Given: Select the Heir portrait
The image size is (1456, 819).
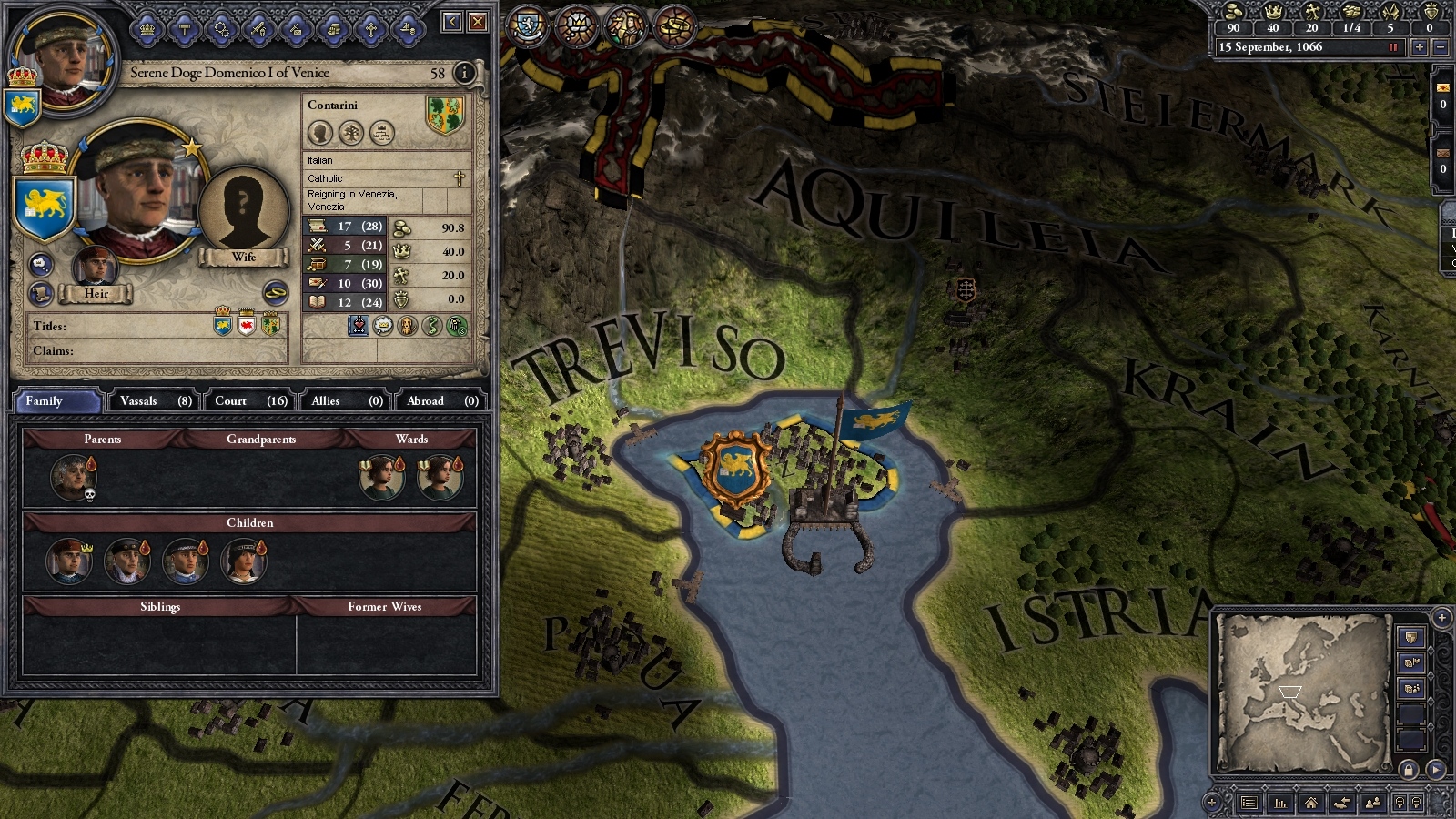Looking at the screenshot, I should (95, 268).
